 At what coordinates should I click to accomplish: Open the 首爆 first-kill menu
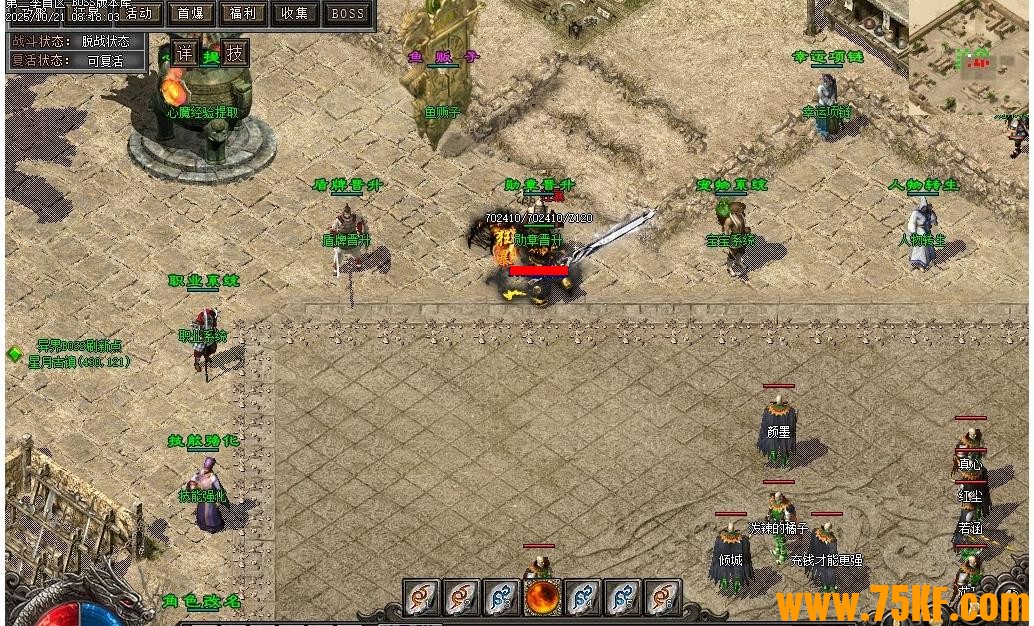click(190, 14)
